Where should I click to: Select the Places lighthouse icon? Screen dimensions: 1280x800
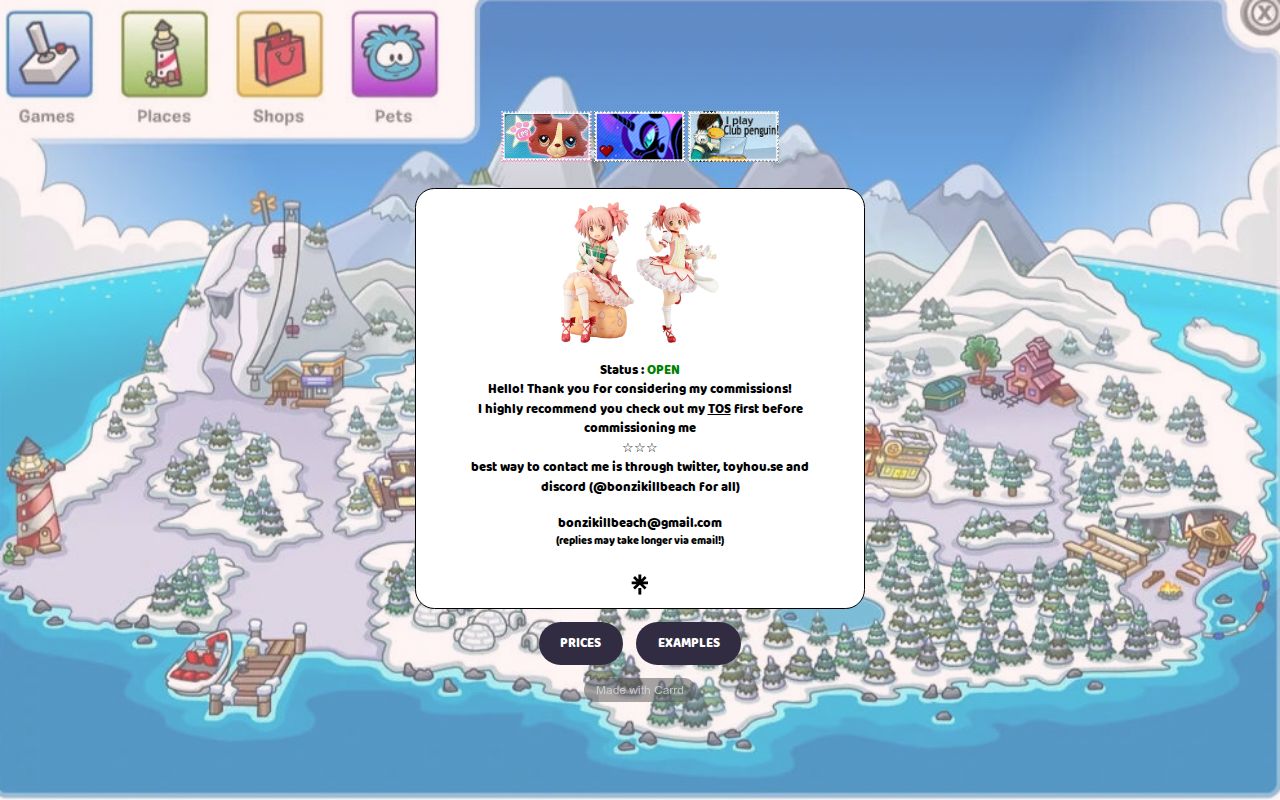pos(164,55)
